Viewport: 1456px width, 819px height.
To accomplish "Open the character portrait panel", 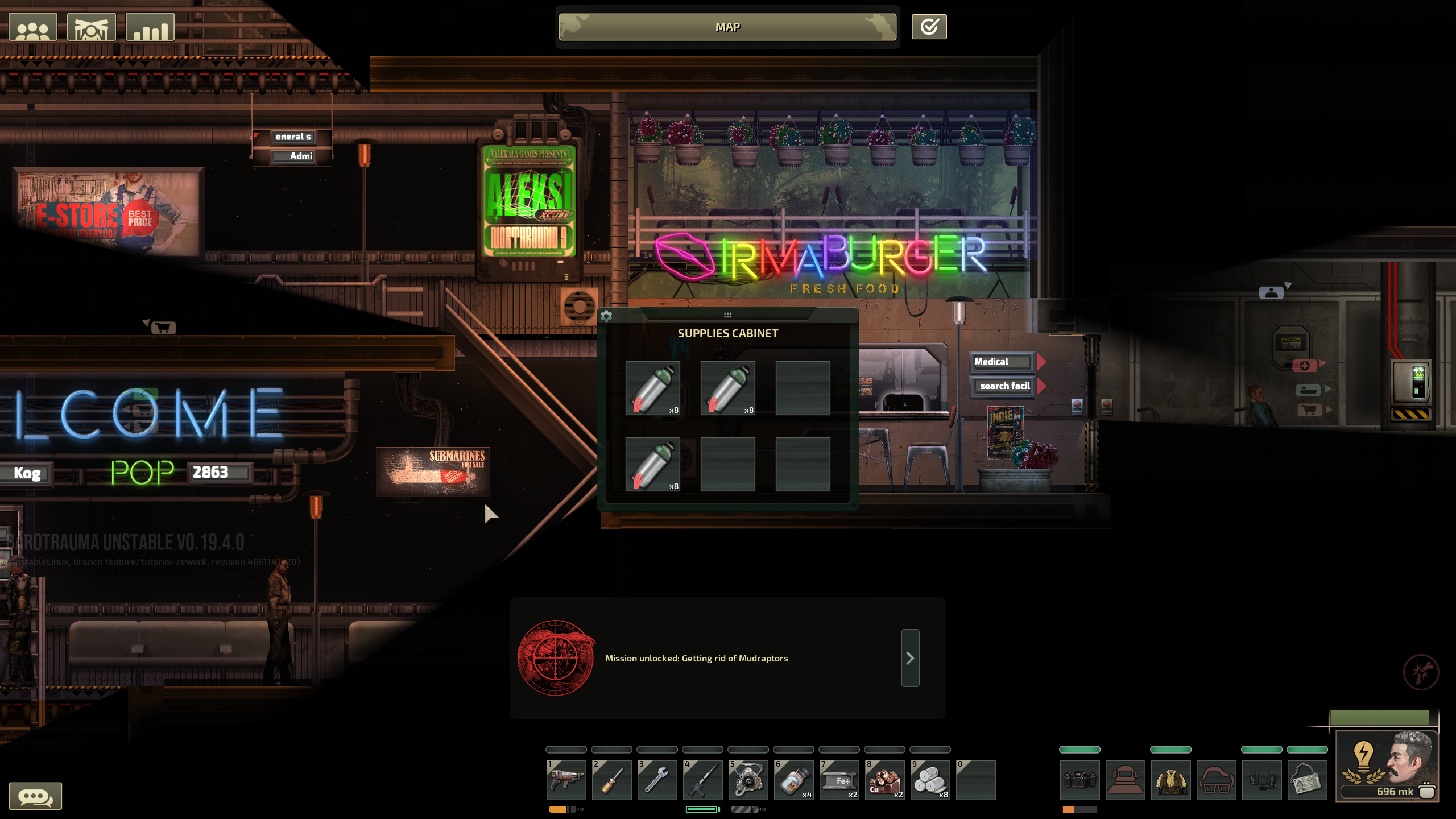I will [1387, 765].
